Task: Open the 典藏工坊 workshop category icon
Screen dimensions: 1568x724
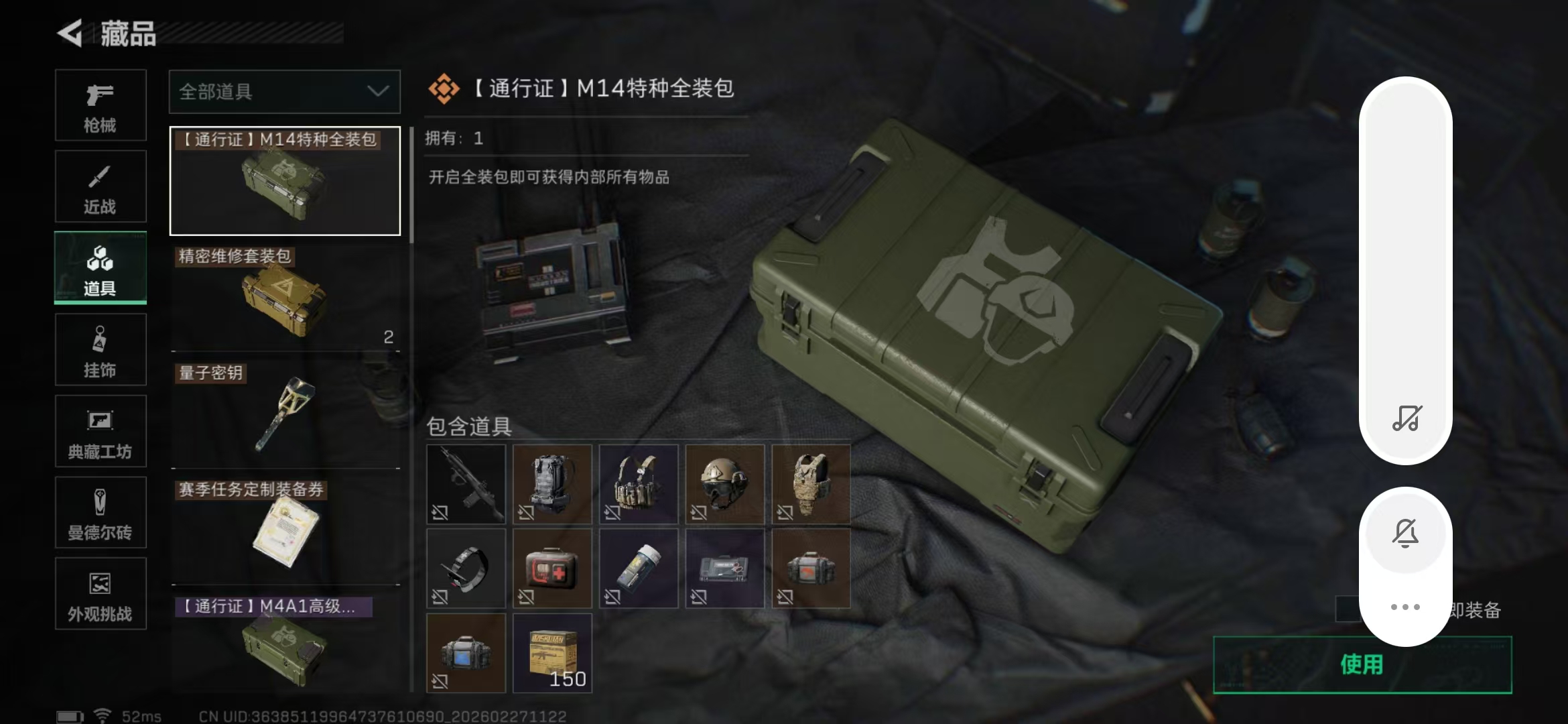Action: (101, 431)
